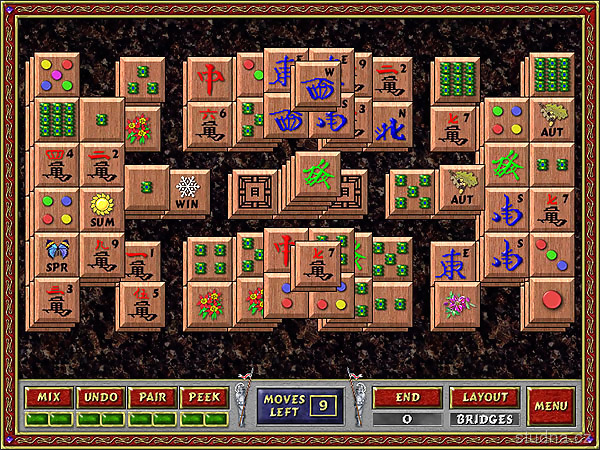Select the single large red circle tile
The width and height of the screenshot is (600, 450).
550,301
